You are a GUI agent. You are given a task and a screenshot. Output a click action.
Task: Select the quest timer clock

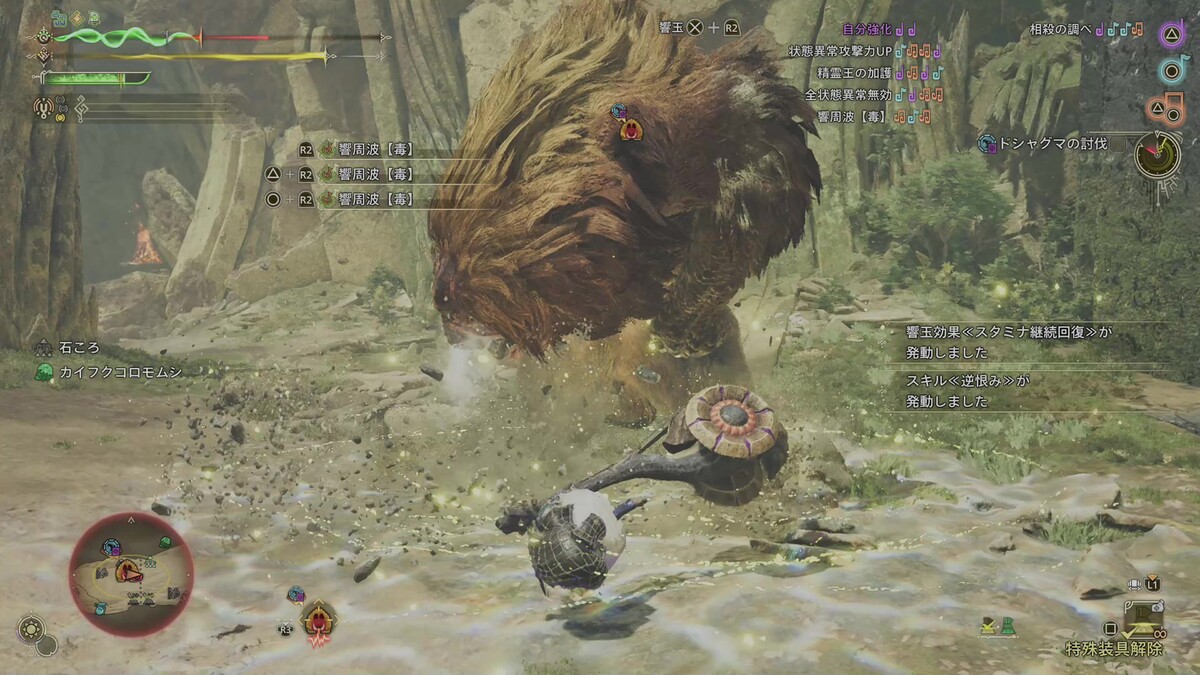[x=1157, y=154]
